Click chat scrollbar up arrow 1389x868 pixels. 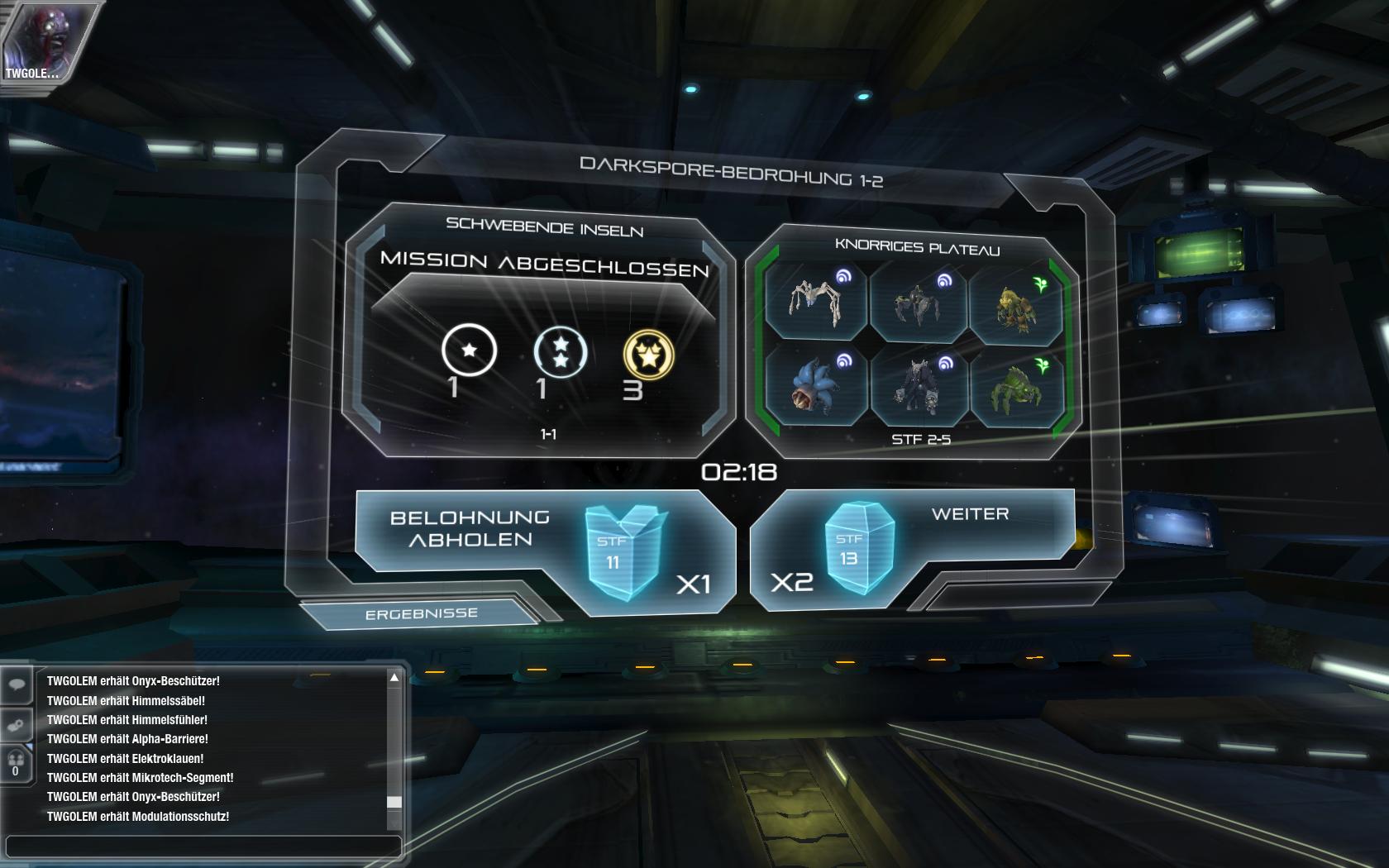(394, 678)
